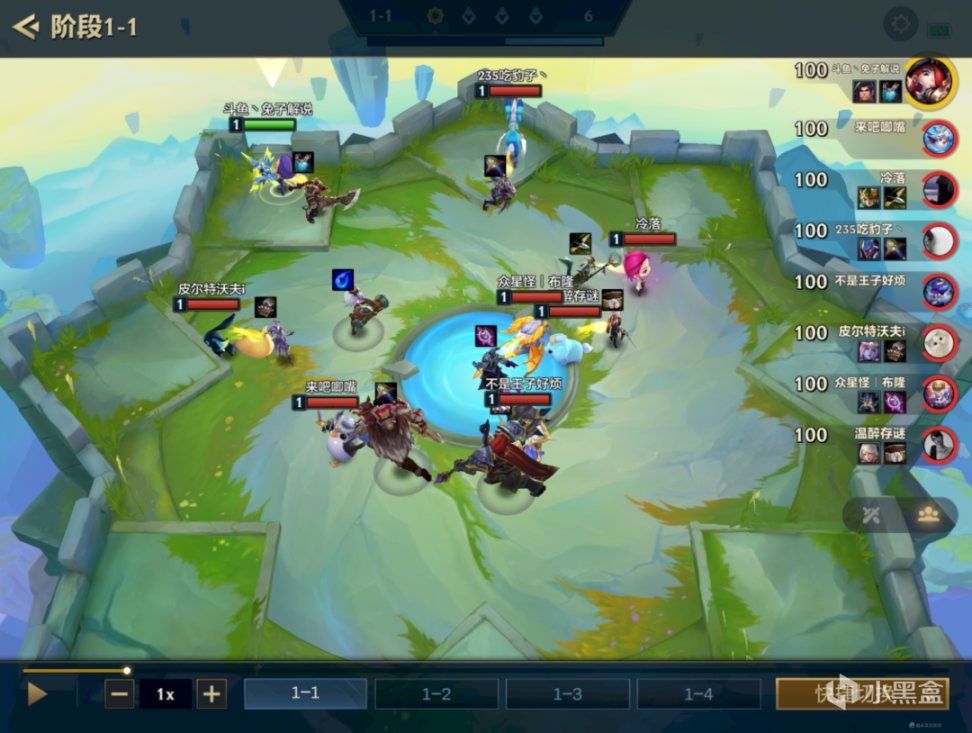Seek using the replay progress bar handle
Screen dimensions: 972x733
(x=127, y=670)
